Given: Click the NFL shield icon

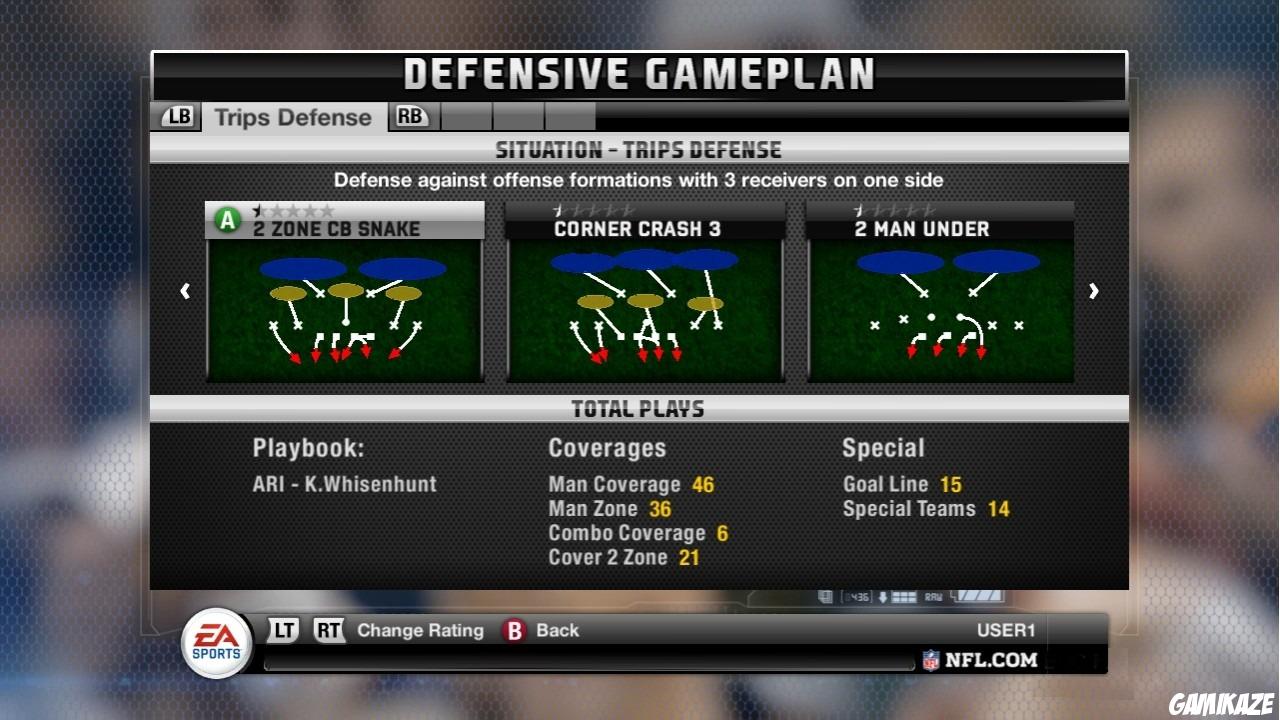Looking at the screenshot, I should [931, 659].
